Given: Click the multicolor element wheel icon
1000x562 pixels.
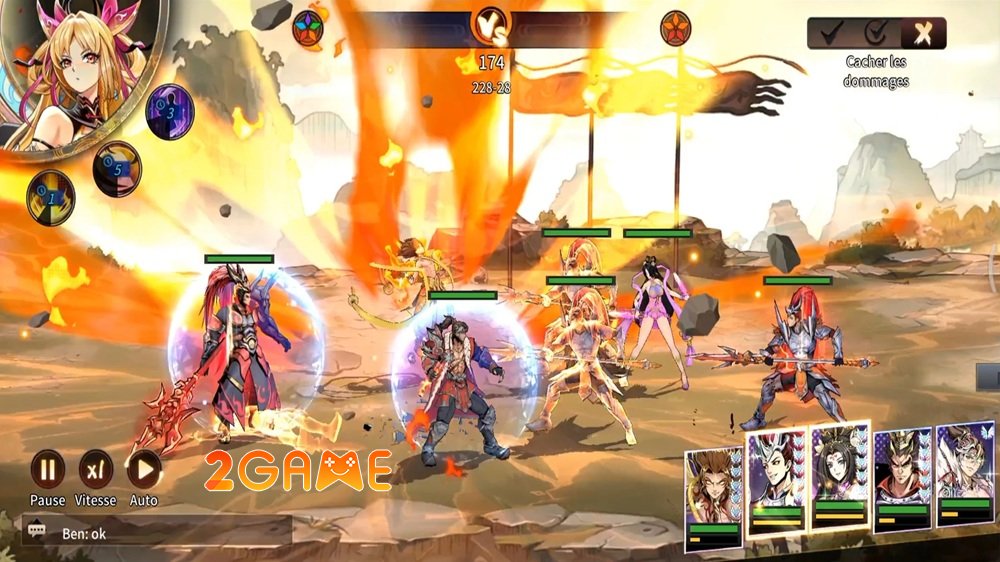Looking at the screenshot, I should [309, 28].
